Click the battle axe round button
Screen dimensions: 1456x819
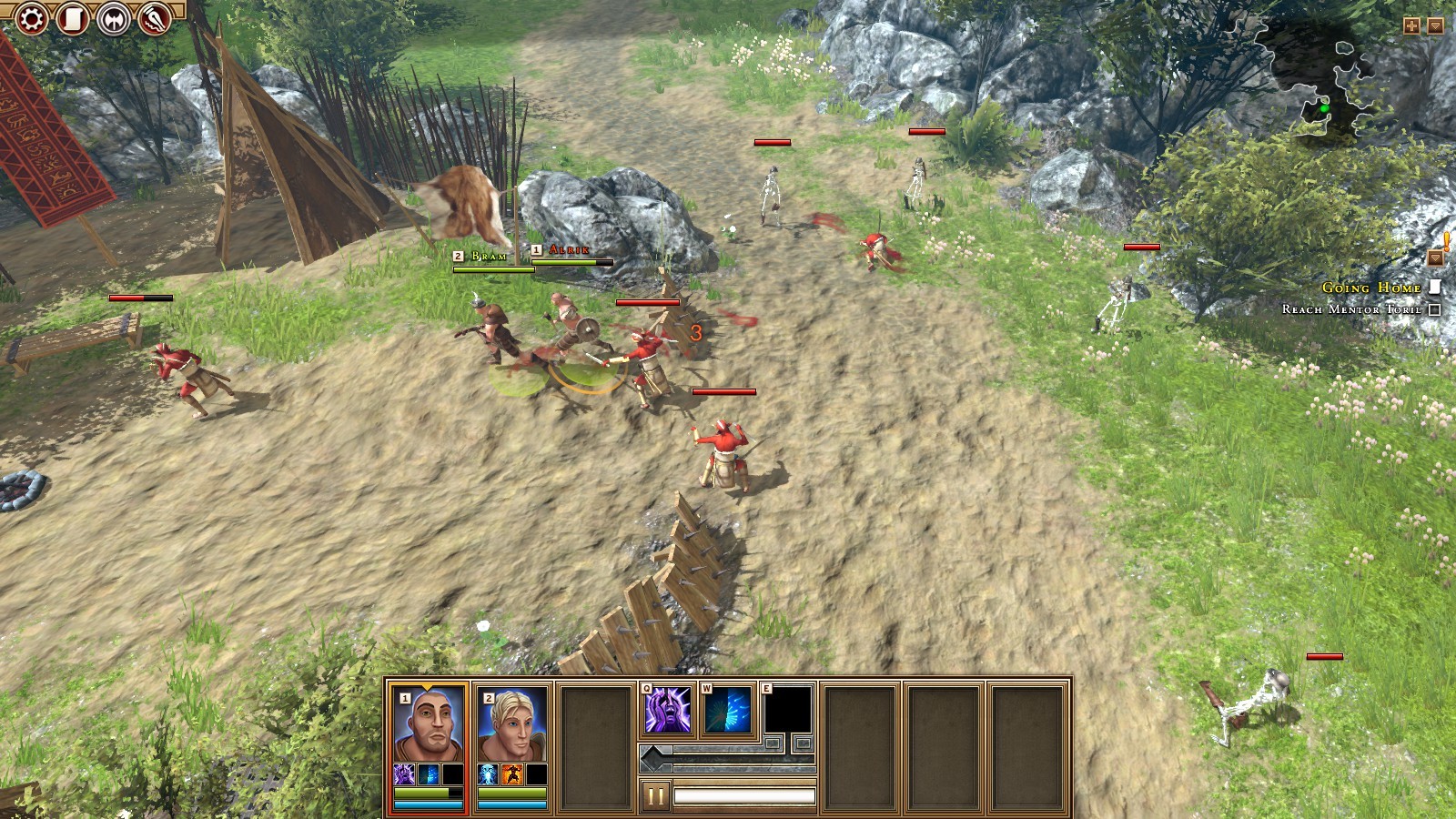coord(114,18)
